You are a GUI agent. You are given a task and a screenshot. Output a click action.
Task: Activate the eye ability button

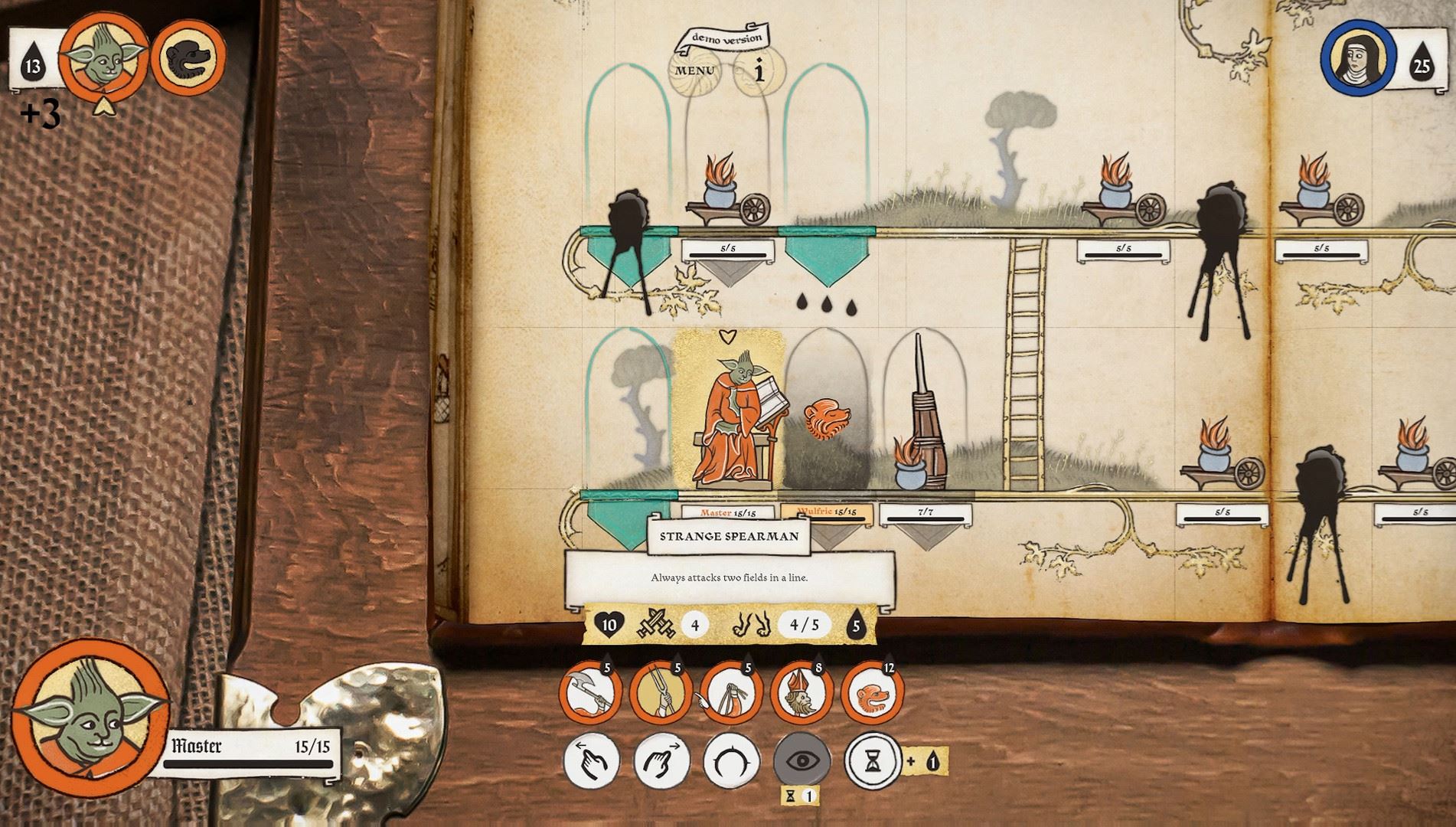coord(802,762)
